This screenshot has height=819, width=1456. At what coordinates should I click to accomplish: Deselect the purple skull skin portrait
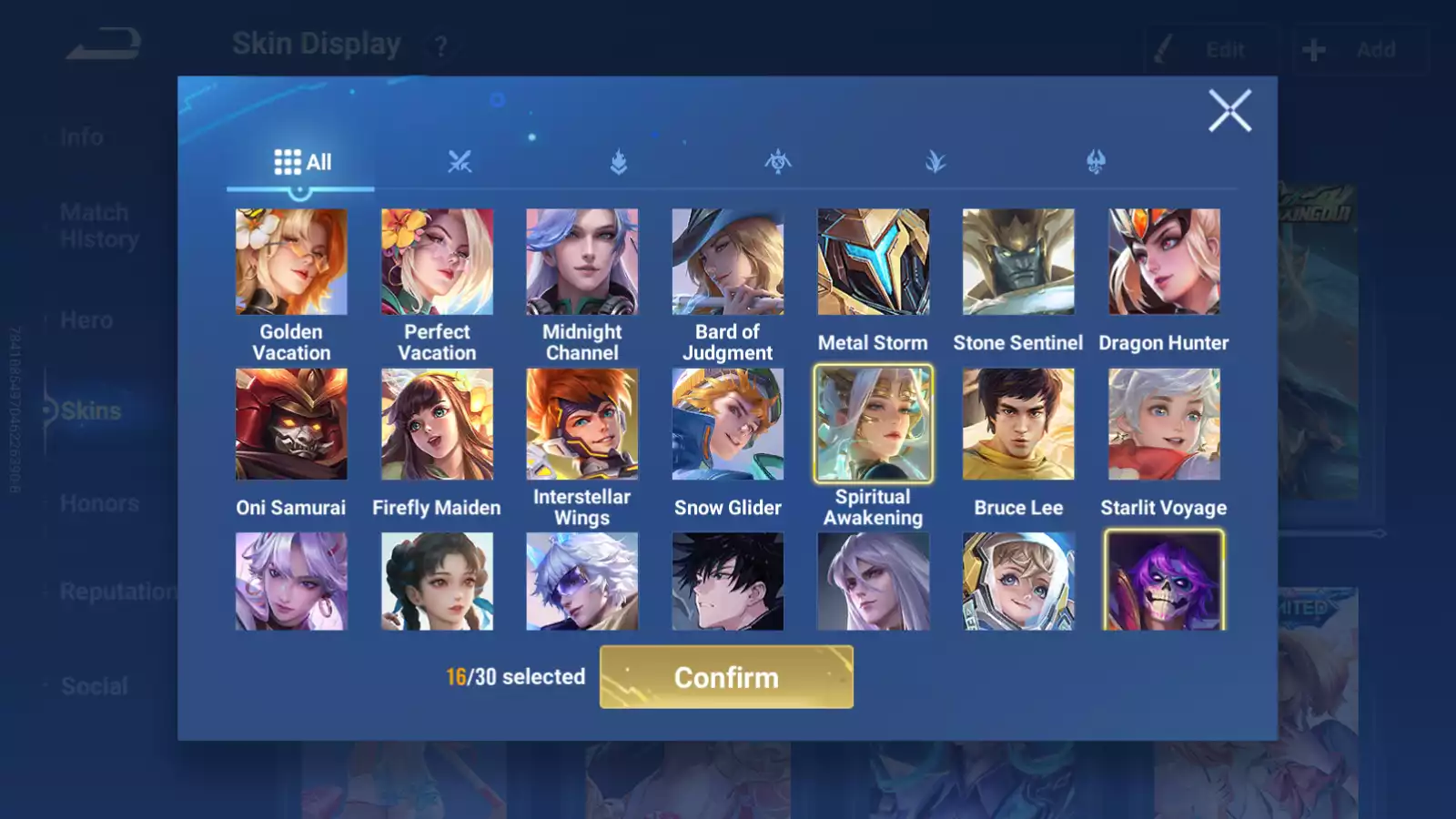click(1164, 581)
